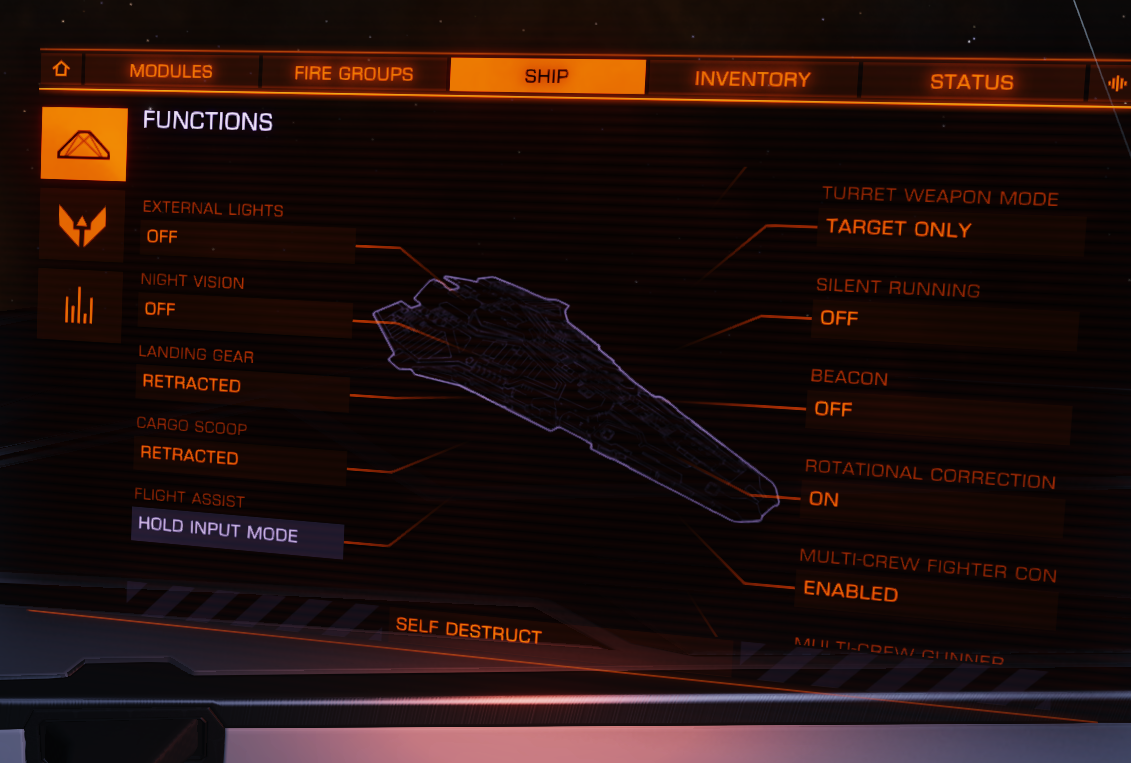This screenshot has height=763, width=1131.
Task: Show the Status tab
Action: click(x=971, y=82)
